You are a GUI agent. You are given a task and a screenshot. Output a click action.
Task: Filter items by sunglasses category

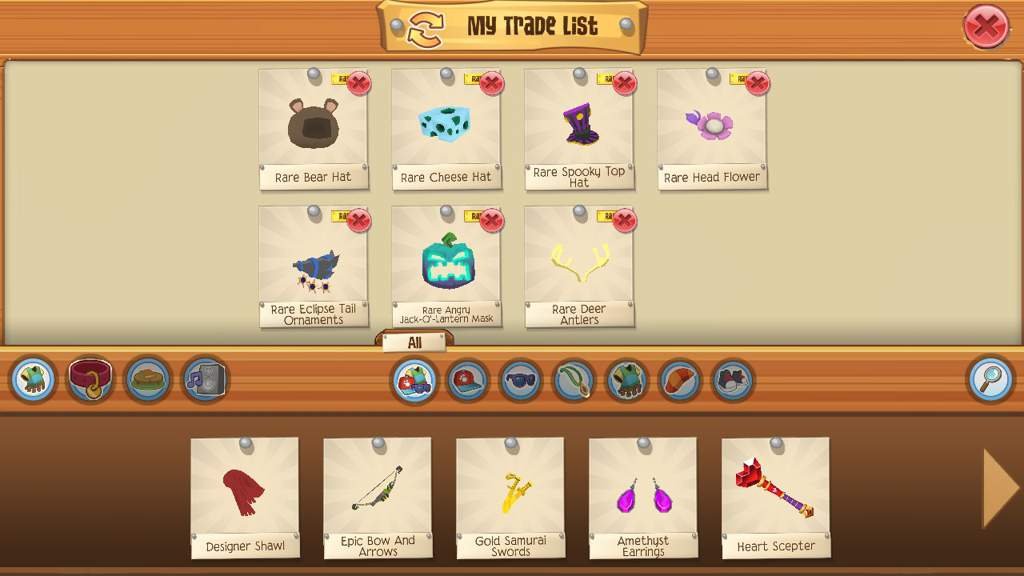click(520, 380)
